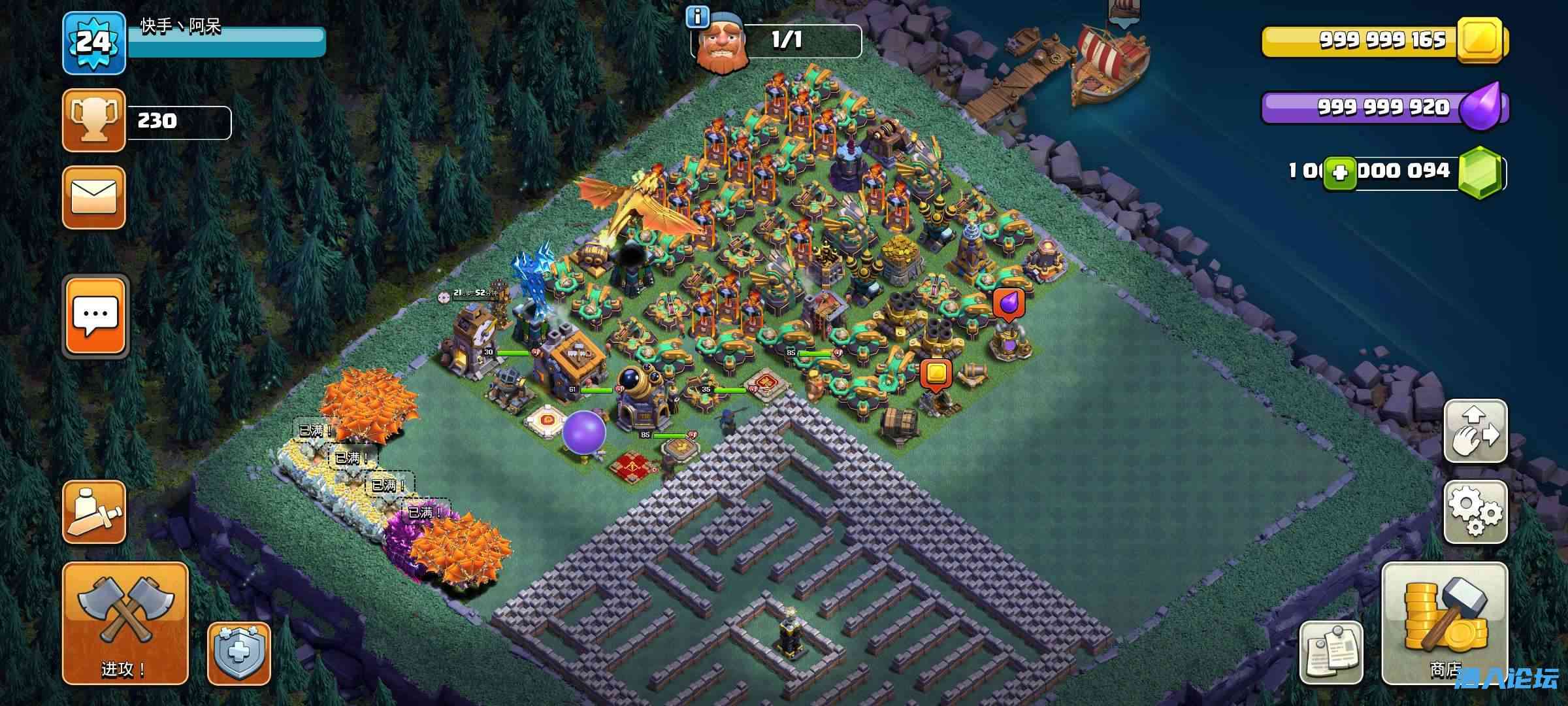Open the mail envelope inbox
This screenshot has height=706, width=1568.
pyautogui.click(x=94, y=197)
